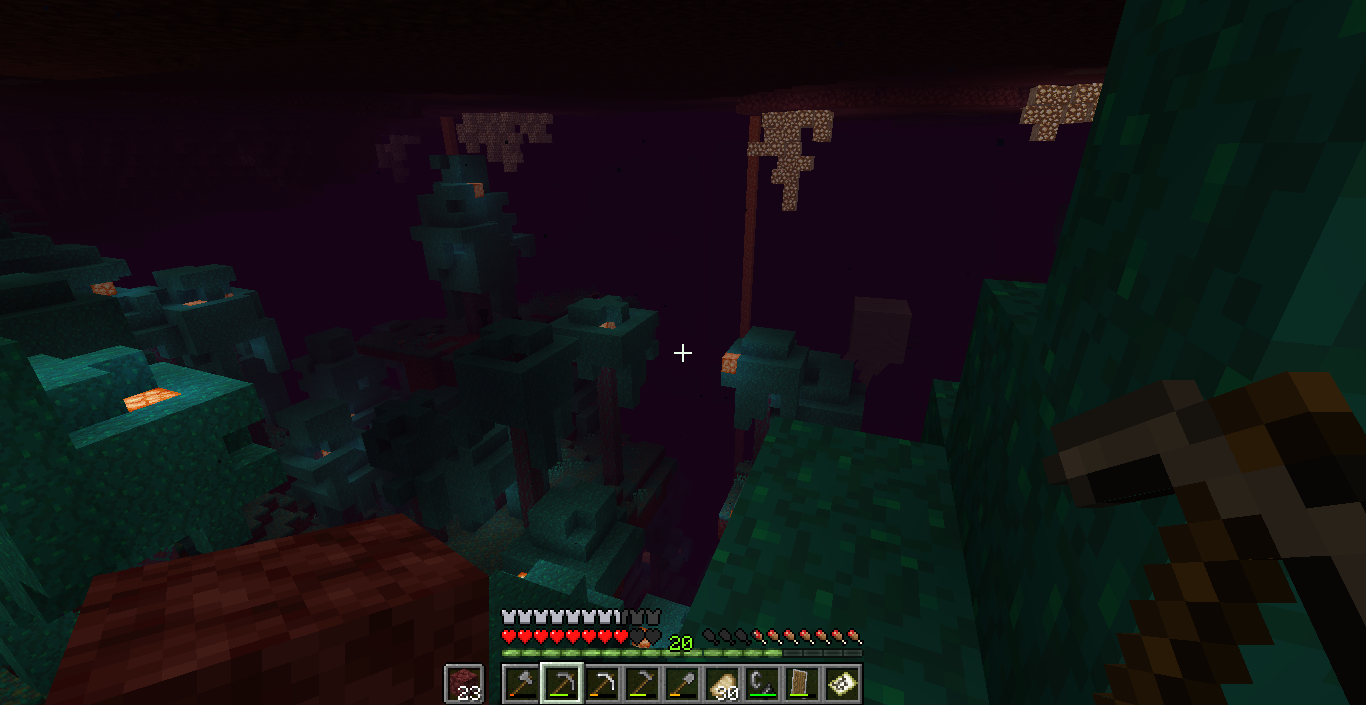Screen dimensions: 1366x705
Task: Click the currently highlighted pickaxe slot
Action: coord(562,684)
